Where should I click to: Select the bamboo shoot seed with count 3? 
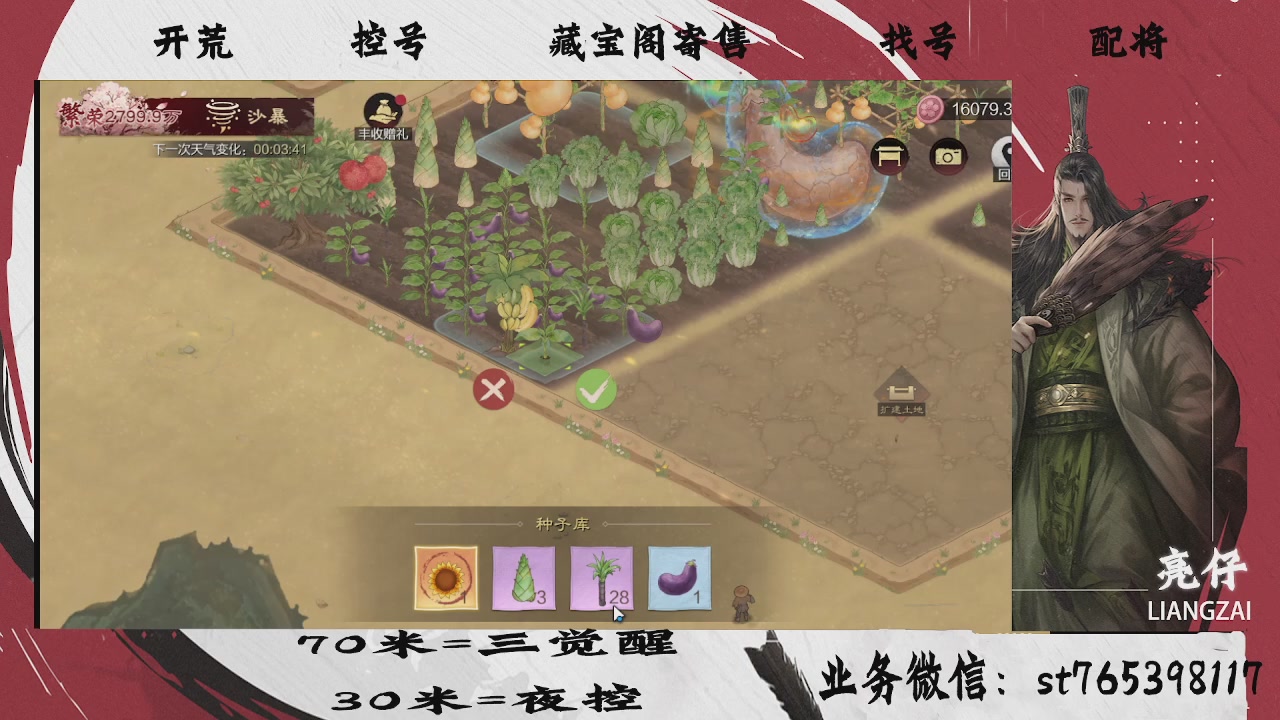[522, 577]
